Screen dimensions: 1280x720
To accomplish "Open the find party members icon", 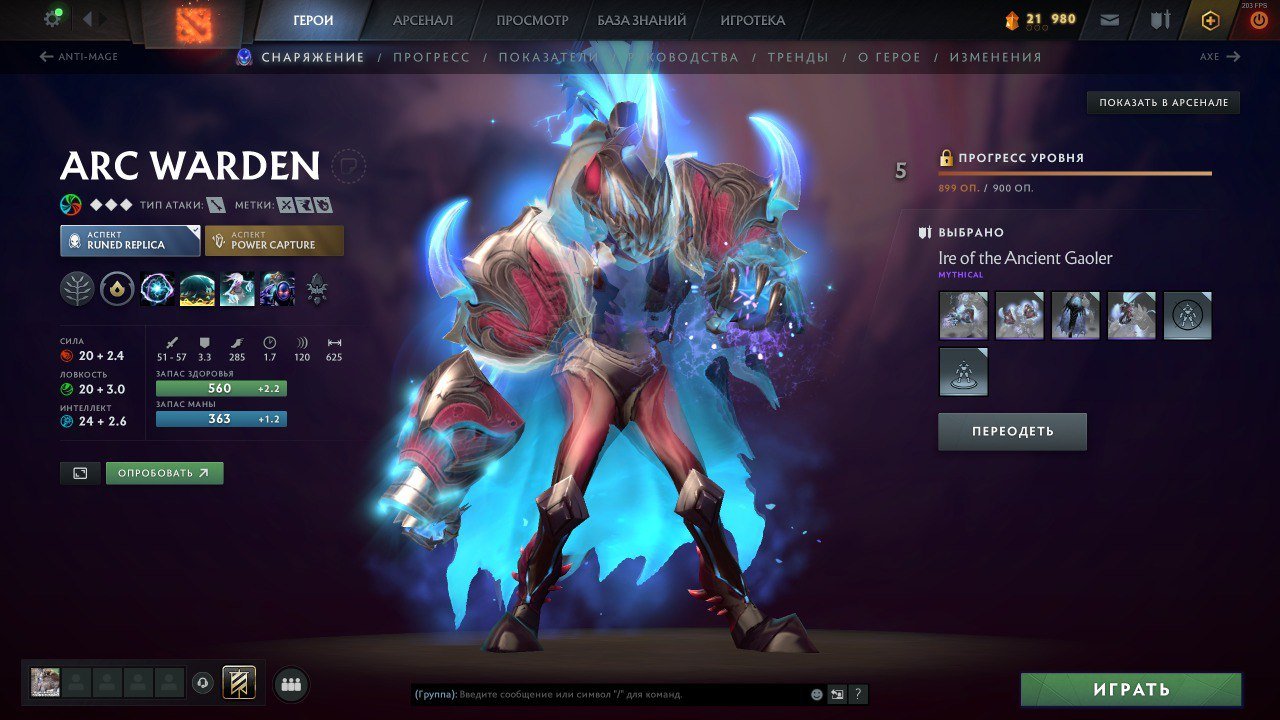I will pos(289,682).
